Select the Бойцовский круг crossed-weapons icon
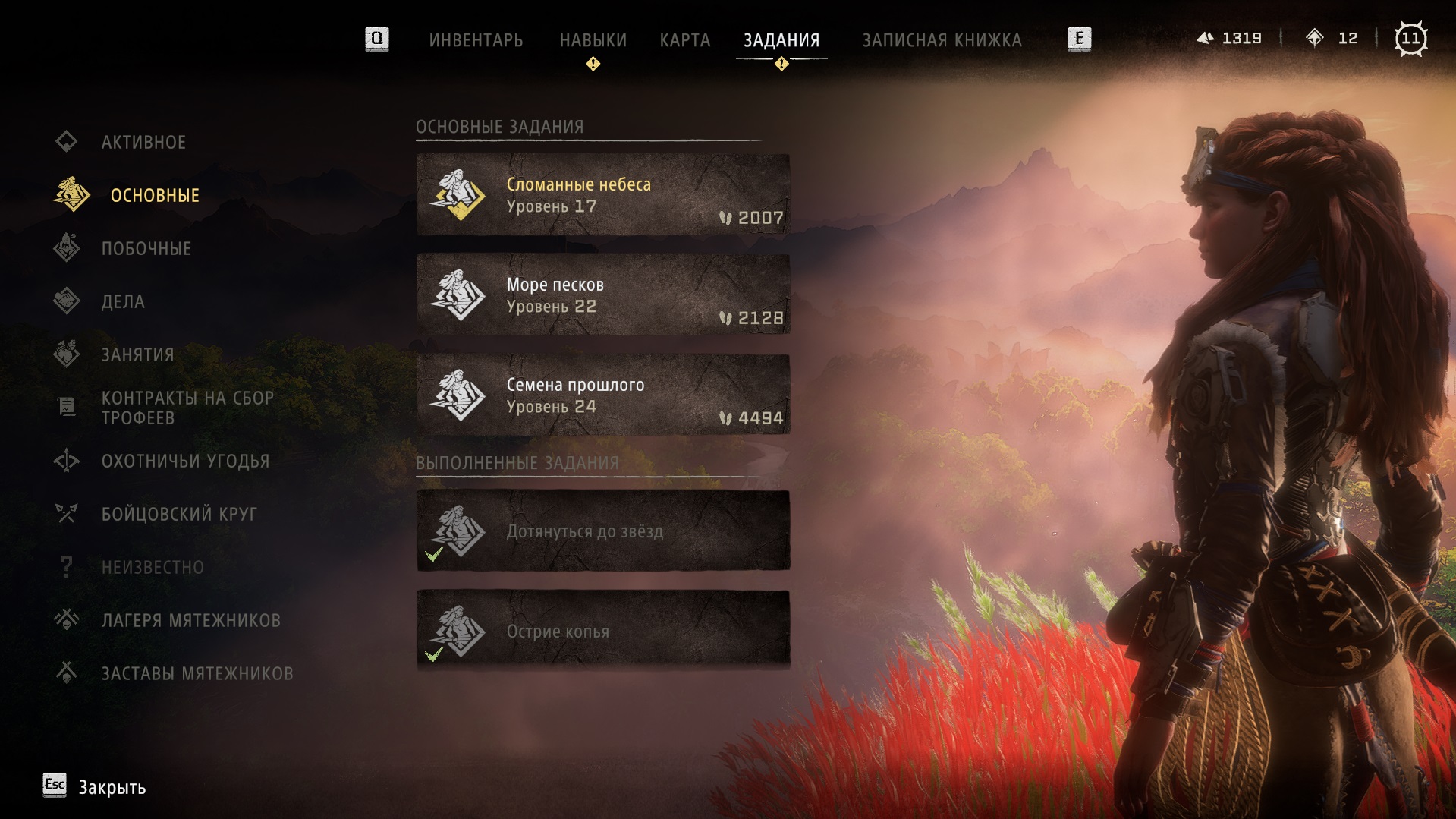1456x819 pixels. point(67,513)
